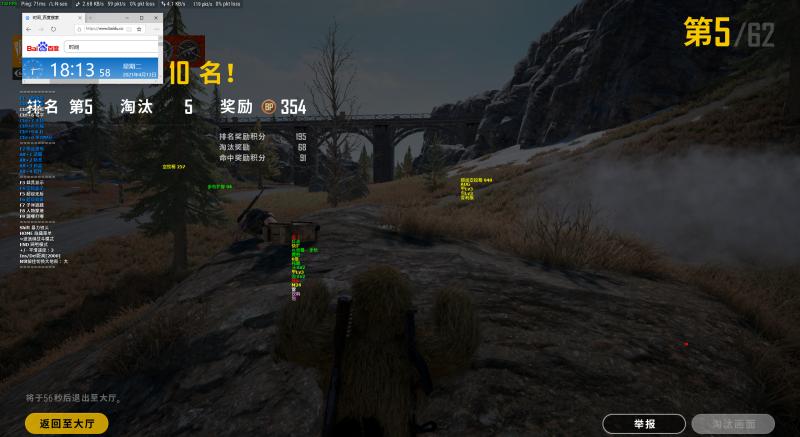Go back in the browser
This screenshot has width=800, height=437.
pyautogui.click(x=28, y=29)
